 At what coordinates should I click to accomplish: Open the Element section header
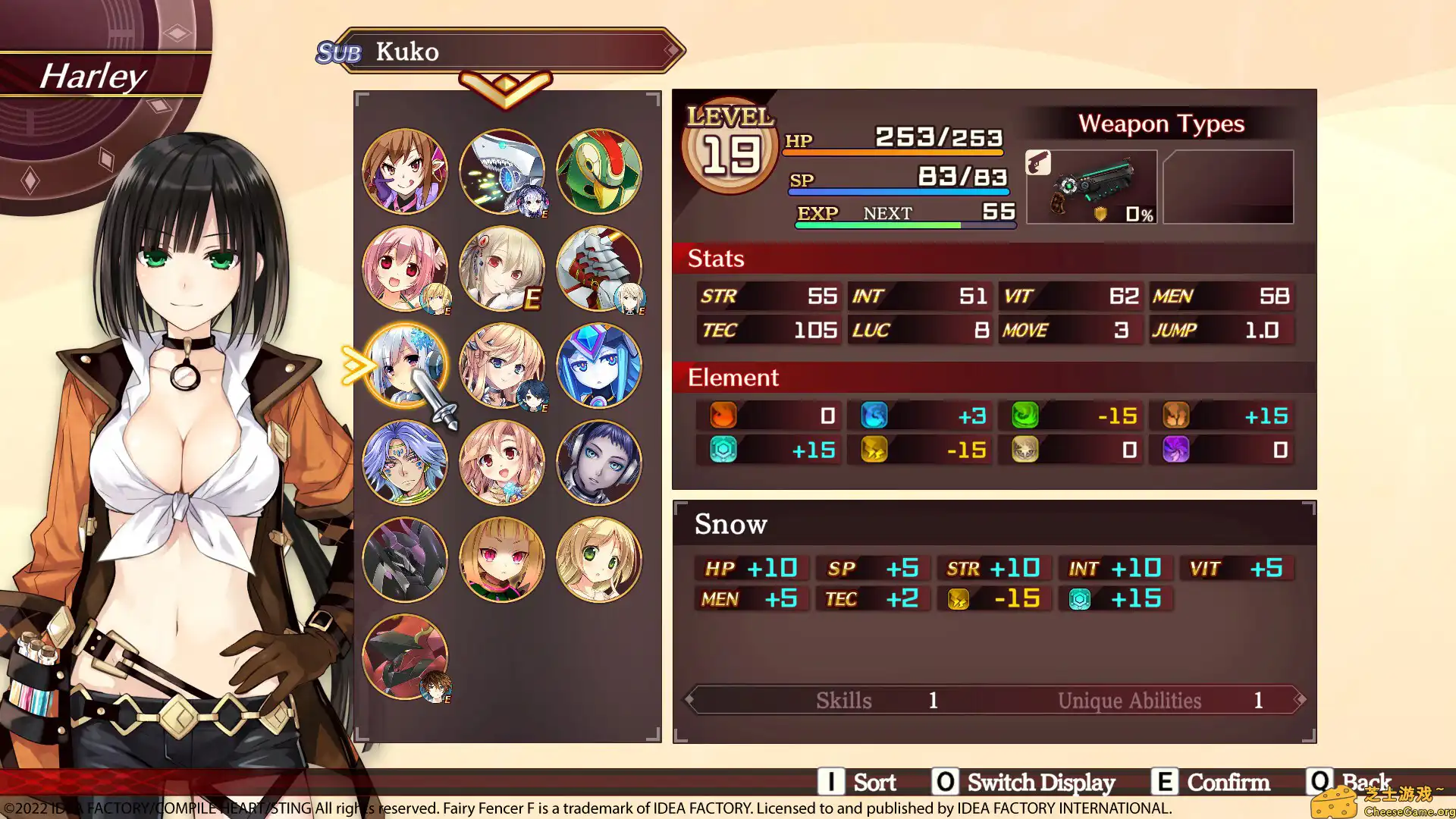tap(732, 377)
